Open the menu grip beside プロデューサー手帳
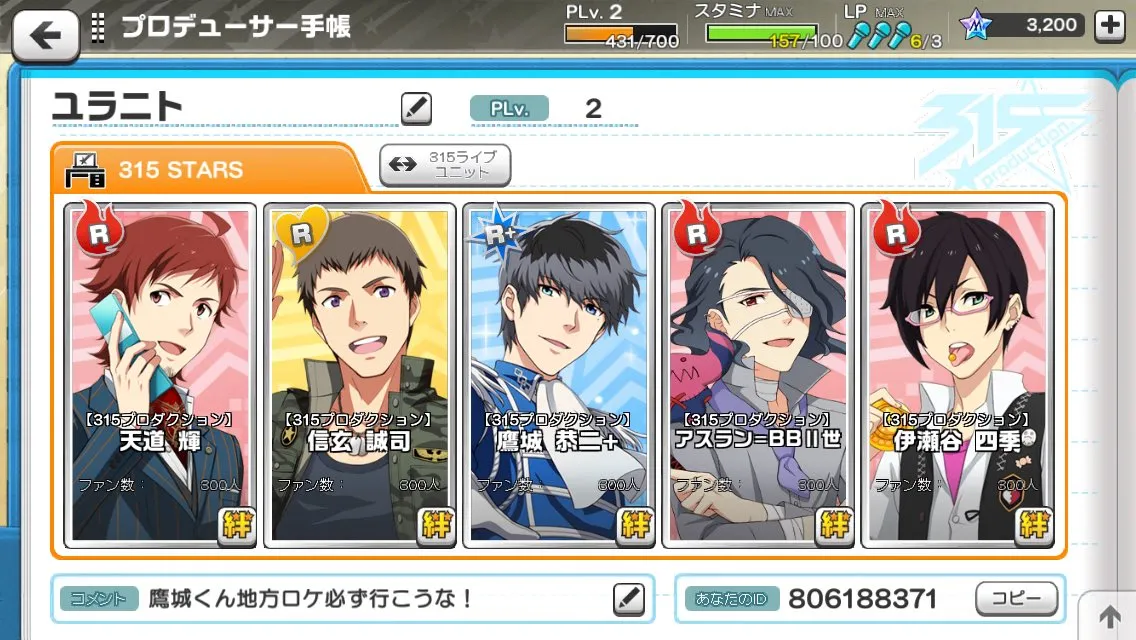The height and width of the screenshot is (640, 1136). 98,27
